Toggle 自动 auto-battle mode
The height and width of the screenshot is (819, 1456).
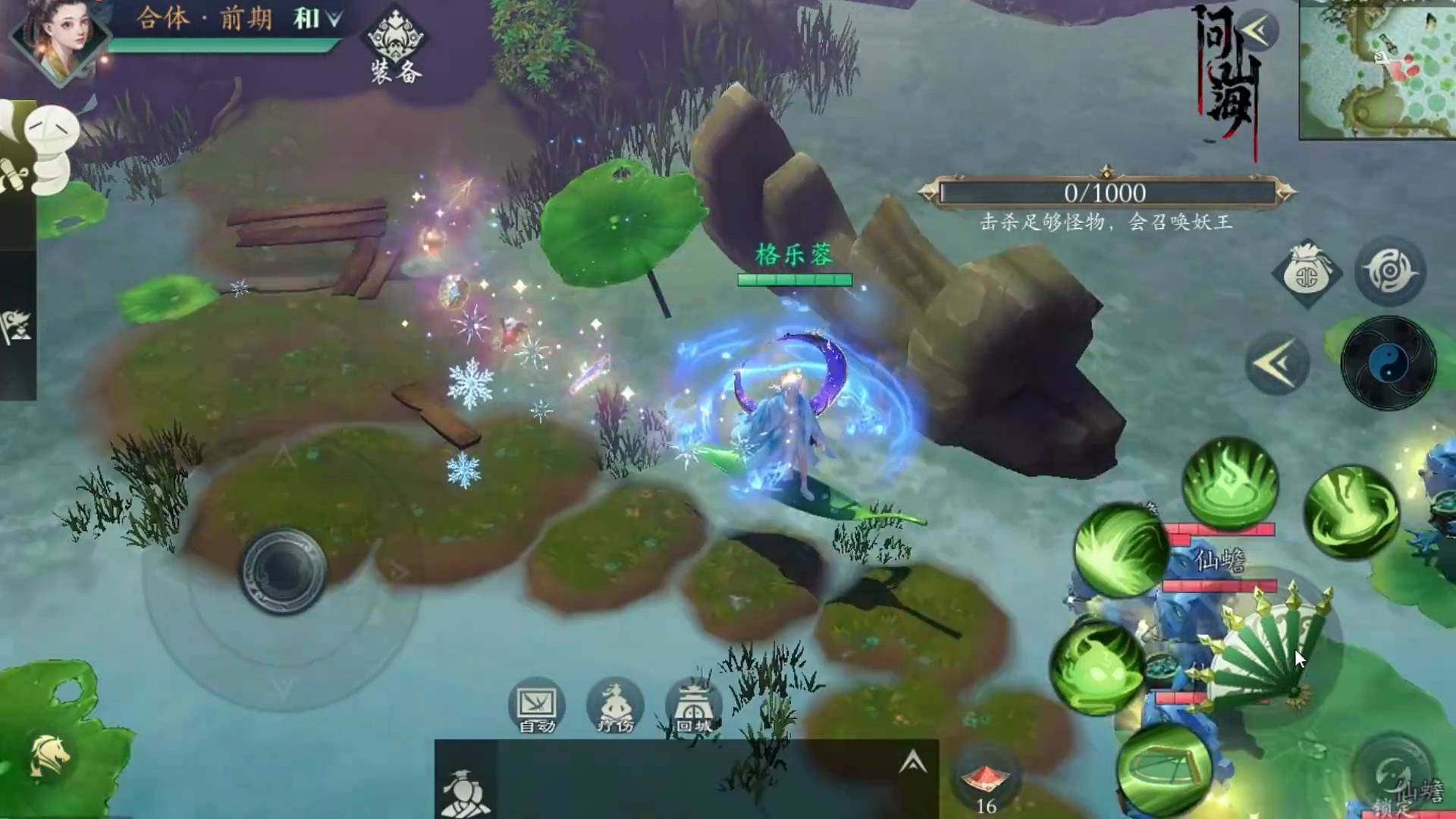pos(537,707)
